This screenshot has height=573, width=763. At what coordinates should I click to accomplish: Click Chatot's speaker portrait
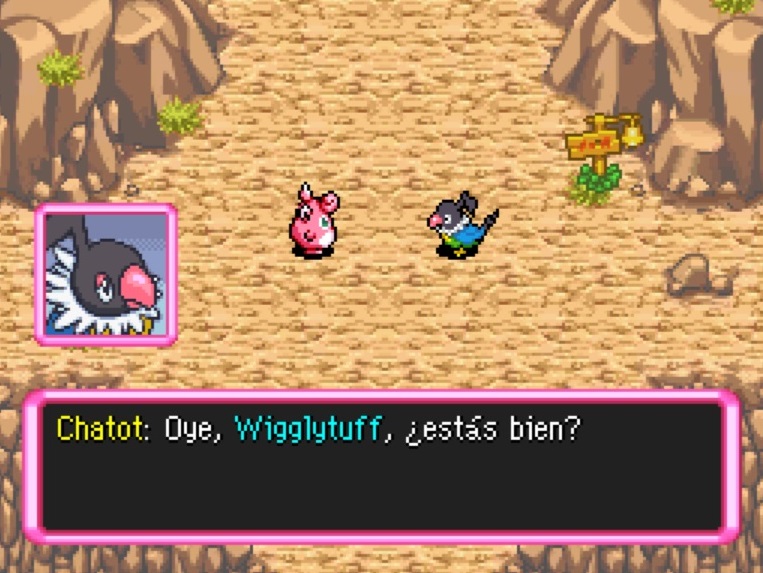[x=106, y=274]
